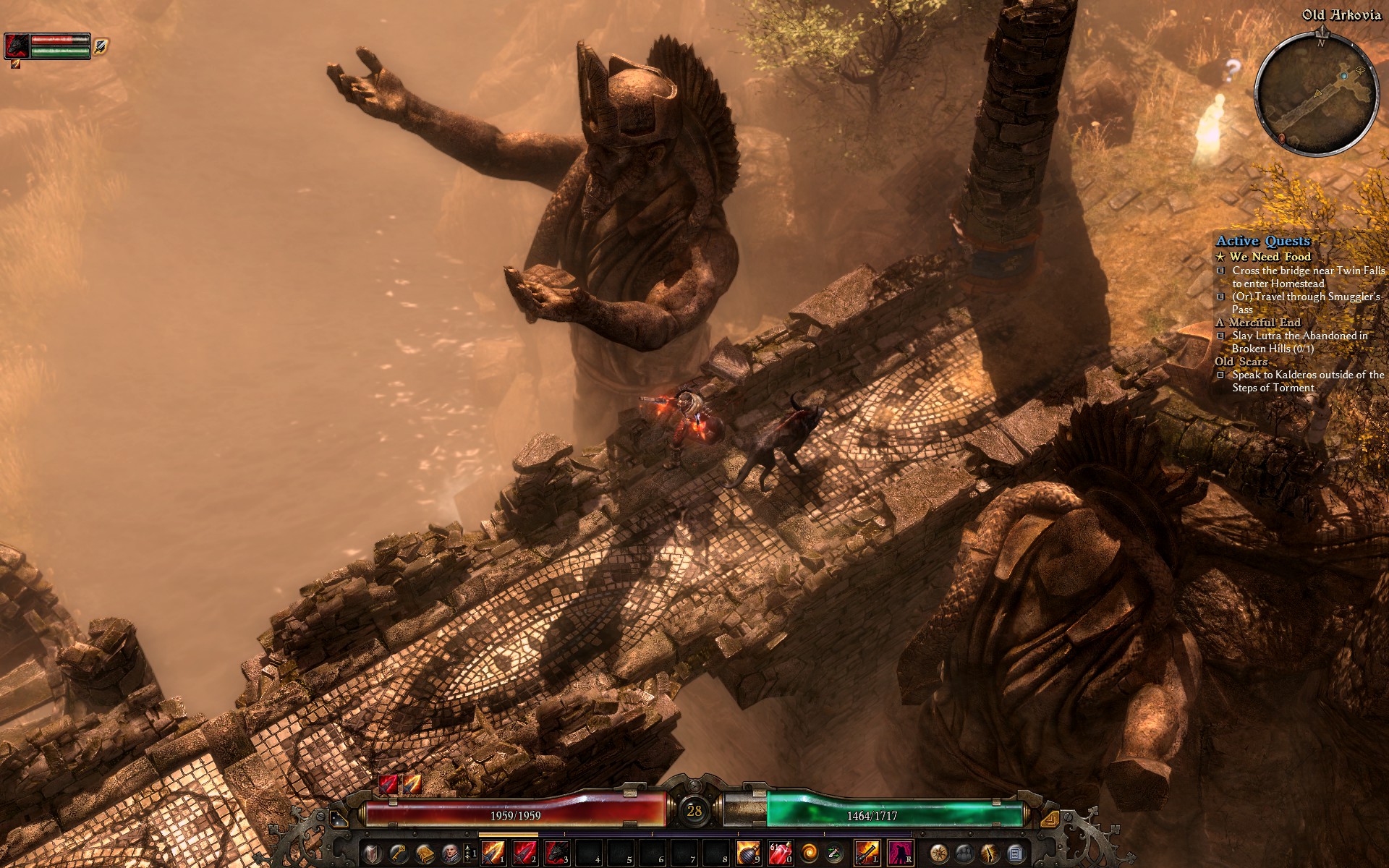
Task: Open the shield character sheet button
Action: [371, 854]
